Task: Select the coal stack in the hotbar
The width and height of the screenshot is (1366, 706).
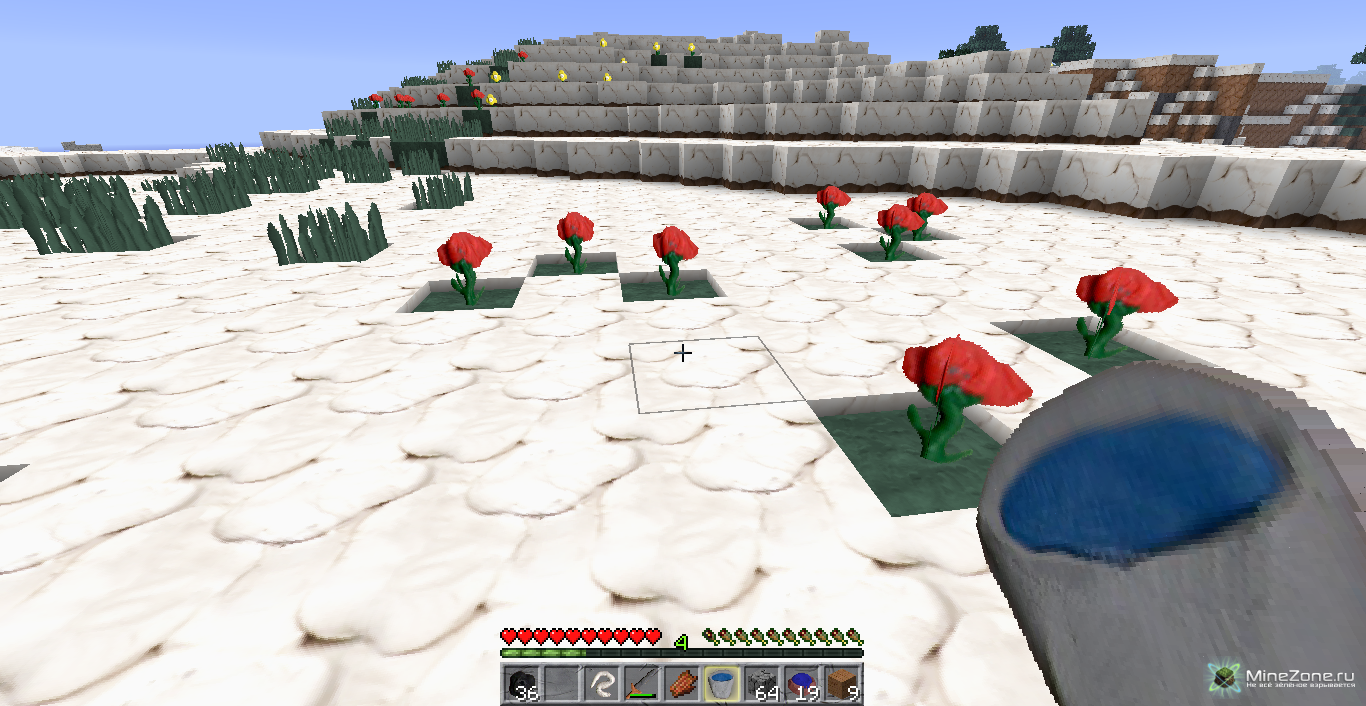Action: (x=520, y=685)
